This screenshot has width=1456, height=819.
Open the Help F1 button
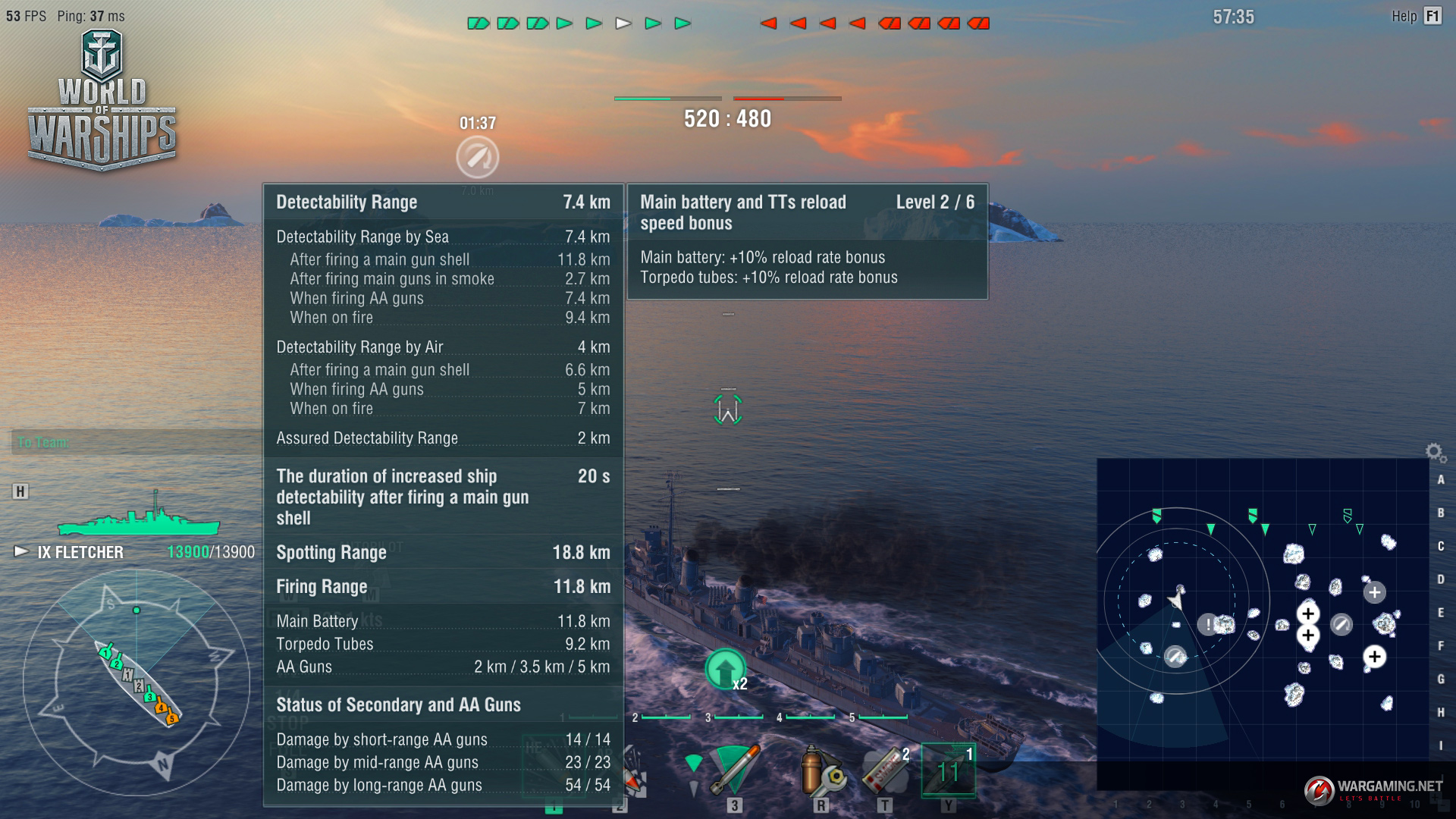(1415, 16)
